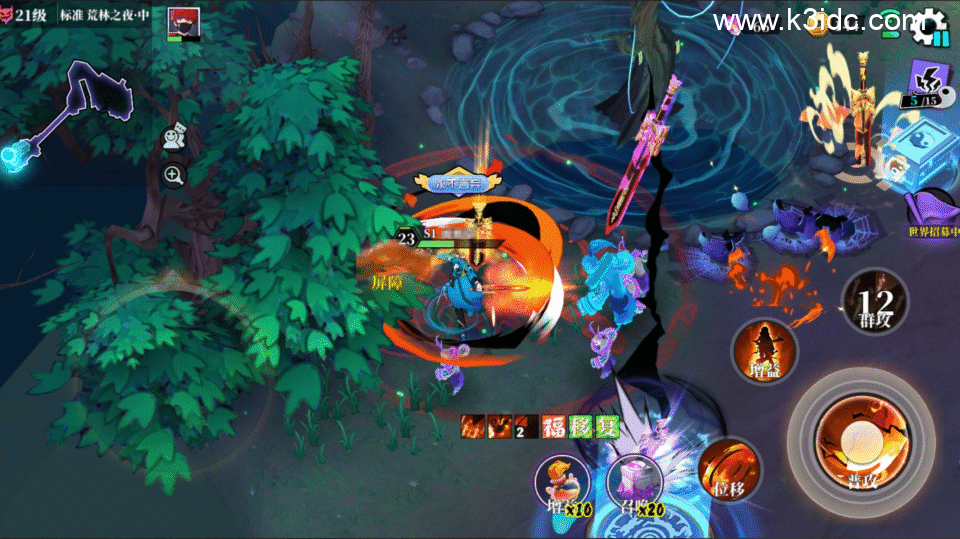The image size is (960, 539).
Task: Open settings with the gear icon
Action: tap(931, 24)
